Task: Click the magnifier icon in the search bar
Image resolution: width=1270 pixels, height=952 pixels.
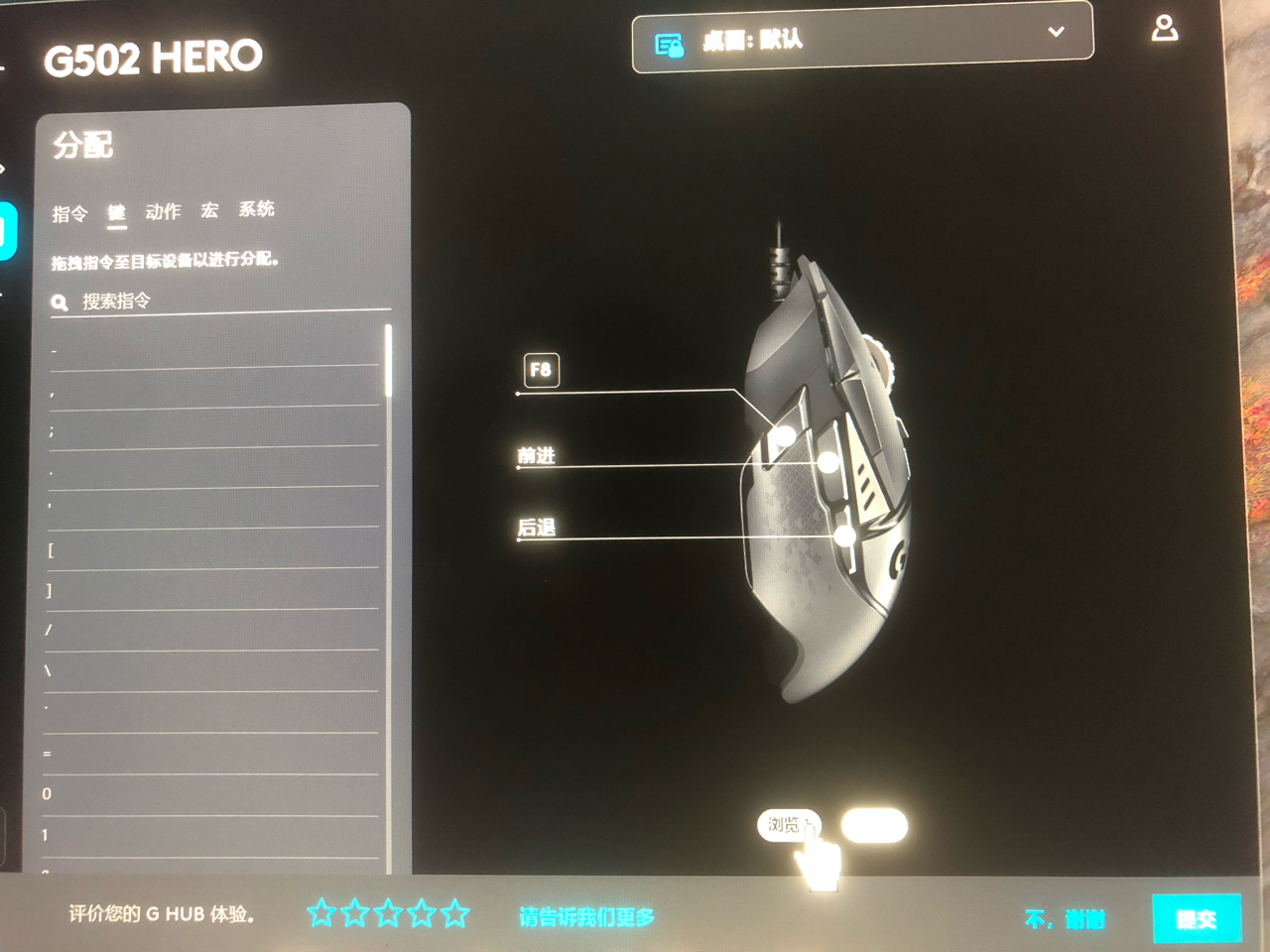Action: [60, 302]
